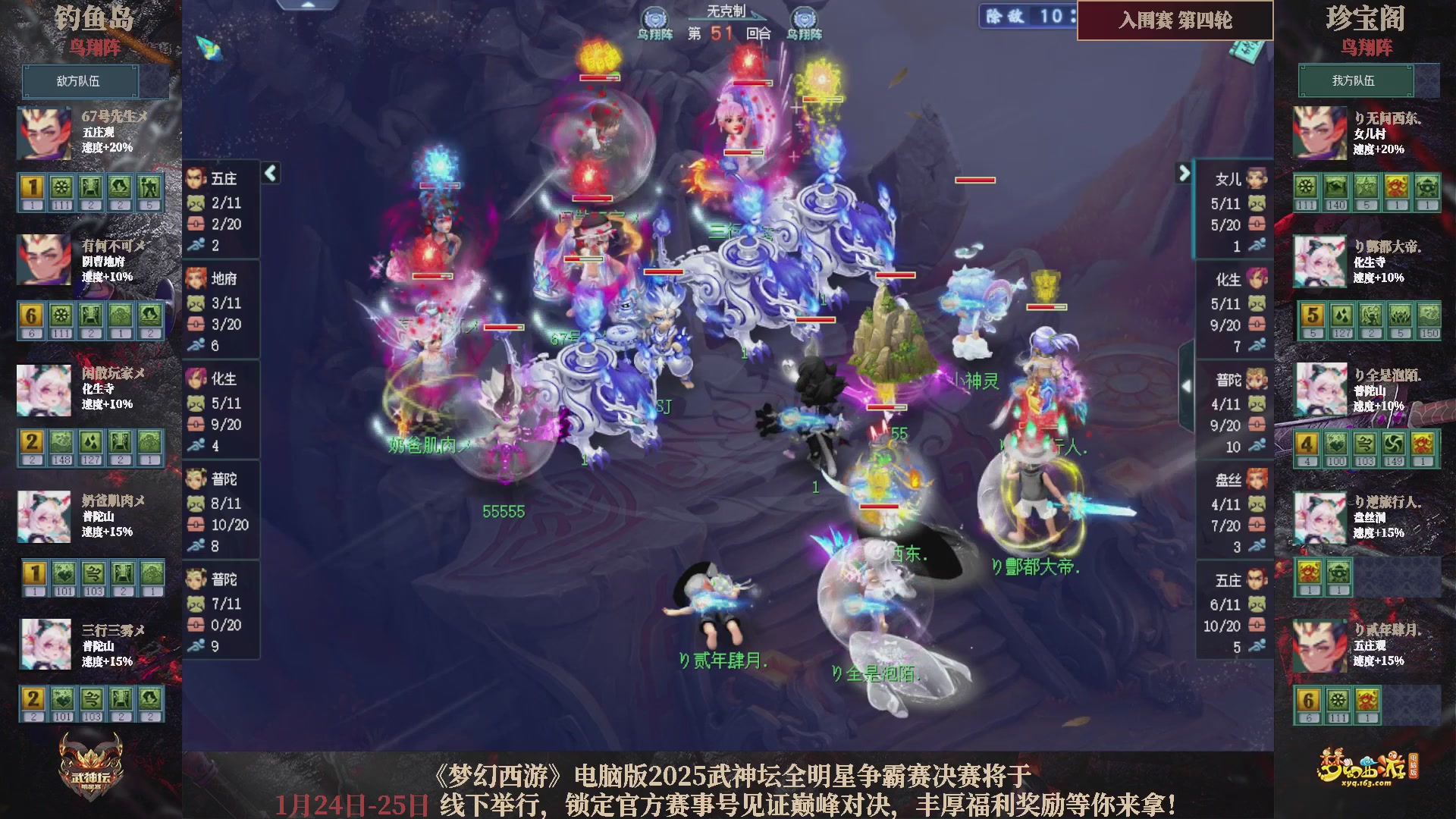The width and height of the screenshot is (1456, 819).
Task: Collapse the right summary panel with its arrow
Action: pyautogui.click(x=1183, y=173)
